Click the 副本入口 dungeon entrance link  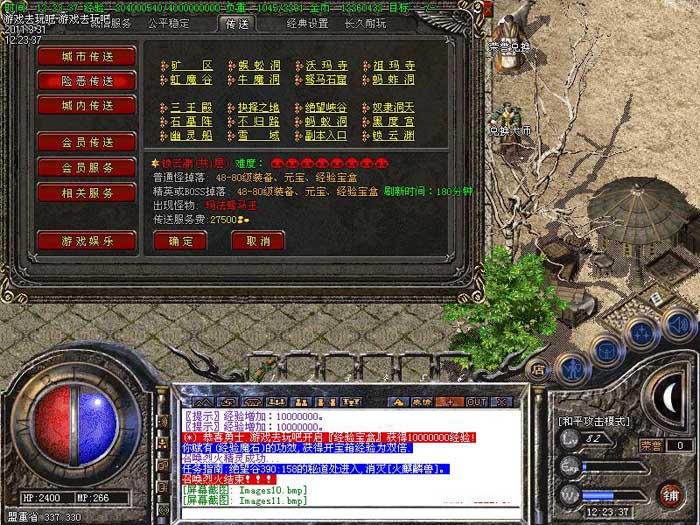(x=326, y=135)
